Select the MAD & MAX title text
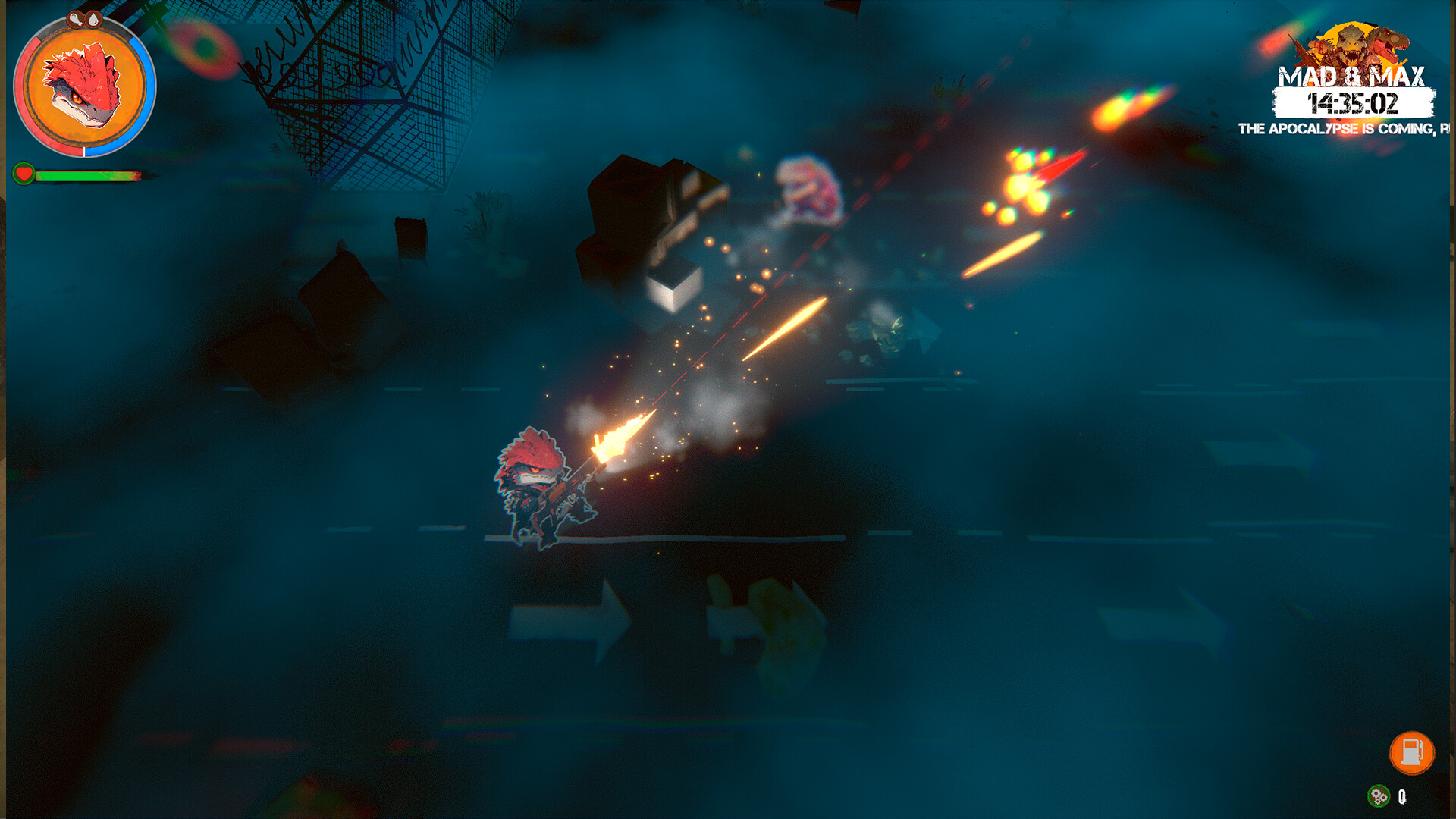The width and height of the screenshot is (1456, 819). click(x=1352, y=76)
